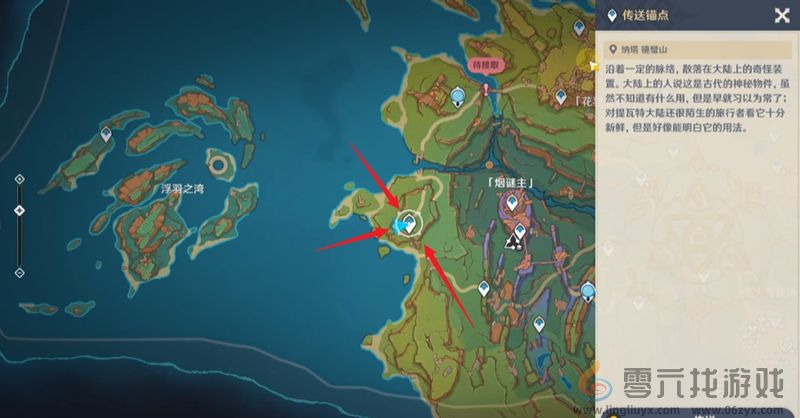Zoom out with the map slider bottom button
800x418 pixels.
pos(19,272)
